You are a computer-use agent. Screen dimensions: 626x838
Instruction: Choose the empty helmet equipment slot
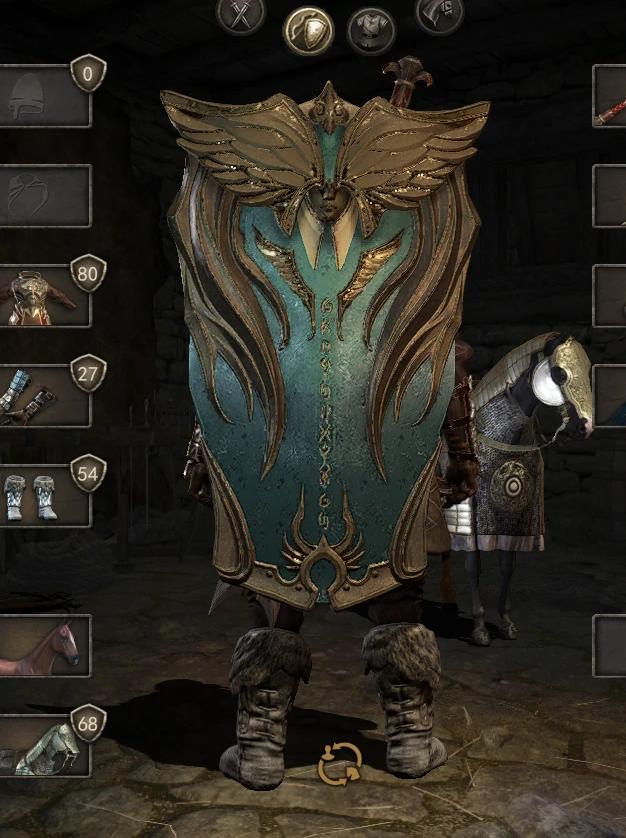tap(44, 96)
